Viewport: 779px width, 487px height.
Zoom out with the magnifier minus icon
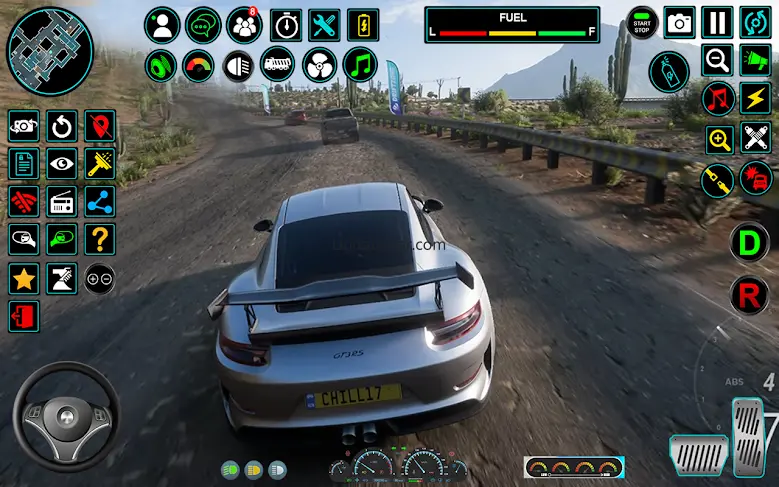717,61
